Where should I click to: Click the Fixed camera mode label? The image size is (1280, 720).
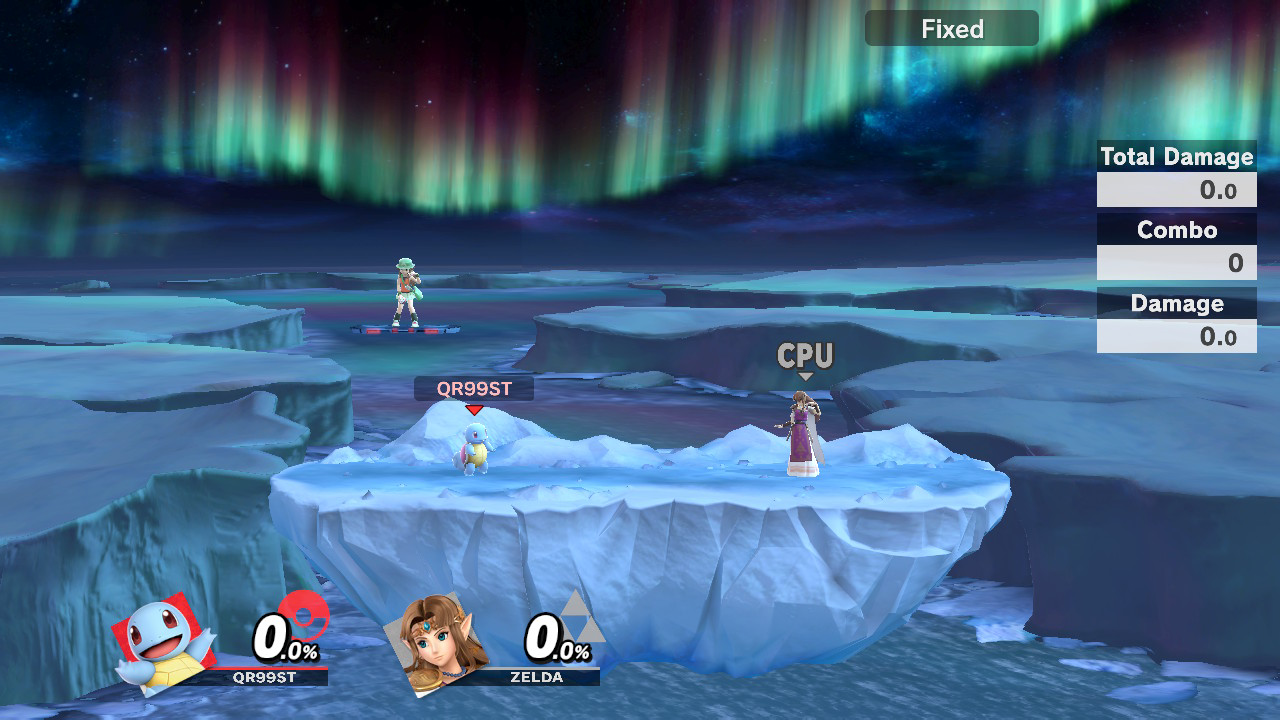tap(951, 29)
